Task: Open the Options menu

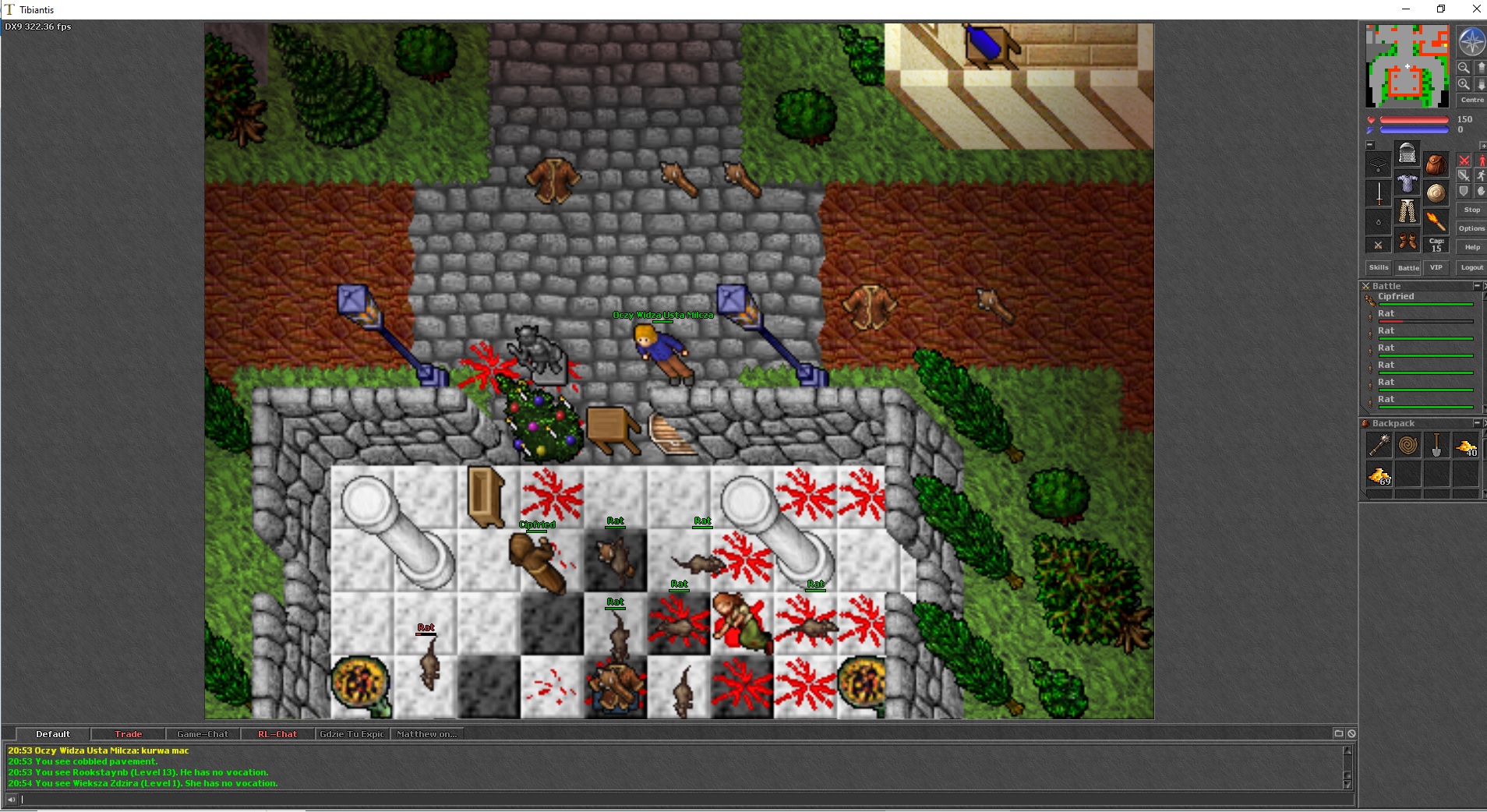Action: click(1471, 228)
